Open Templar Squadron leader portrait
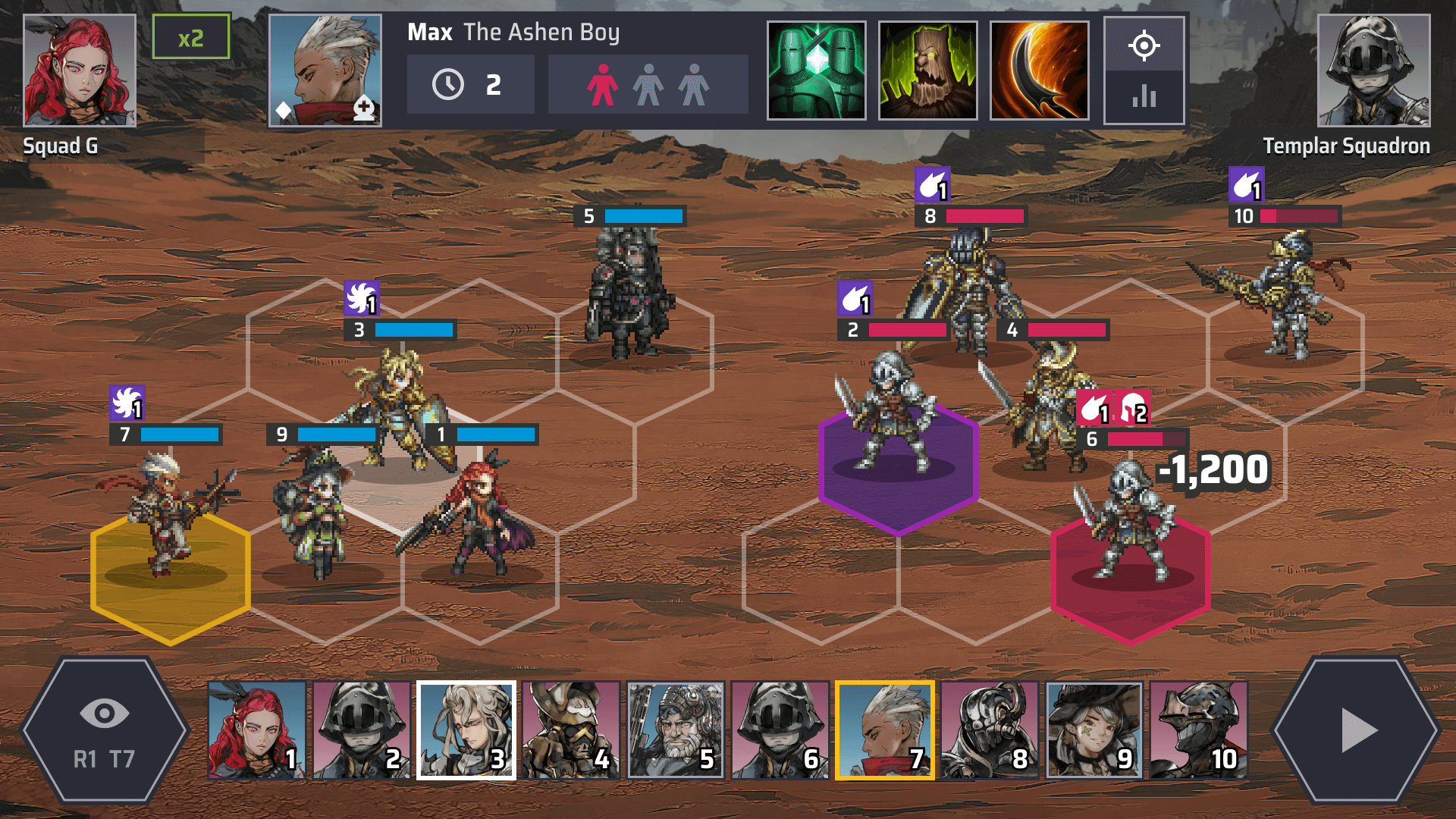 [1373, 71]
